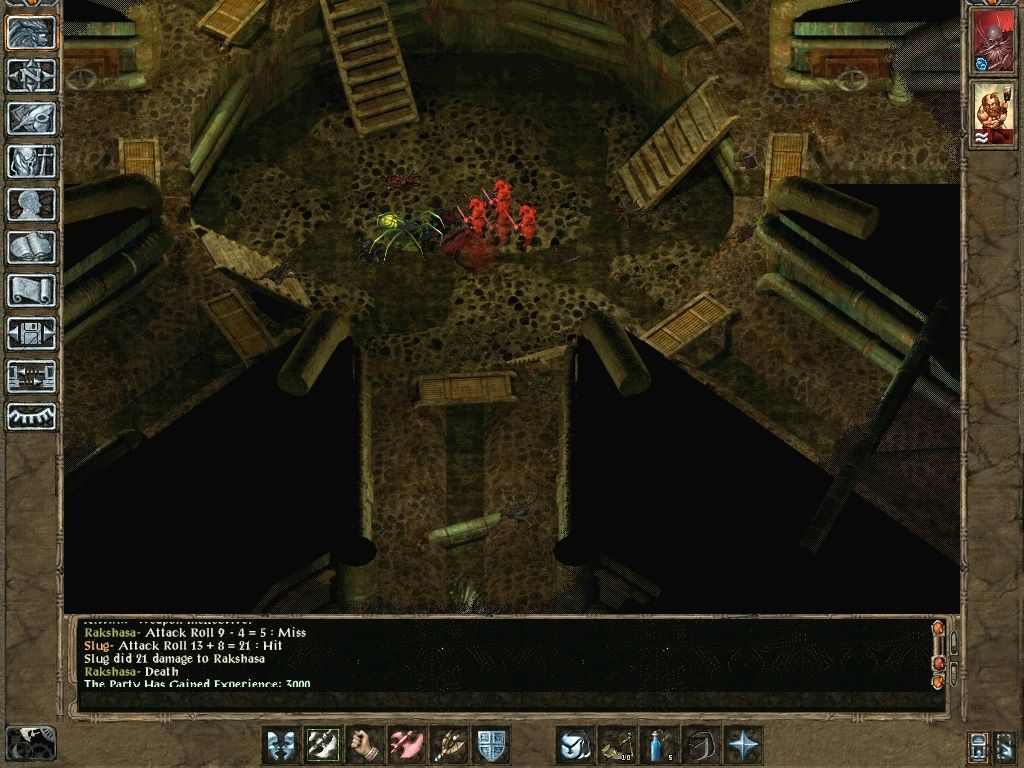Click the top arrow of the message log scrollbar
The height and width of the screenshot is (768, 1024).
point(938,629)
